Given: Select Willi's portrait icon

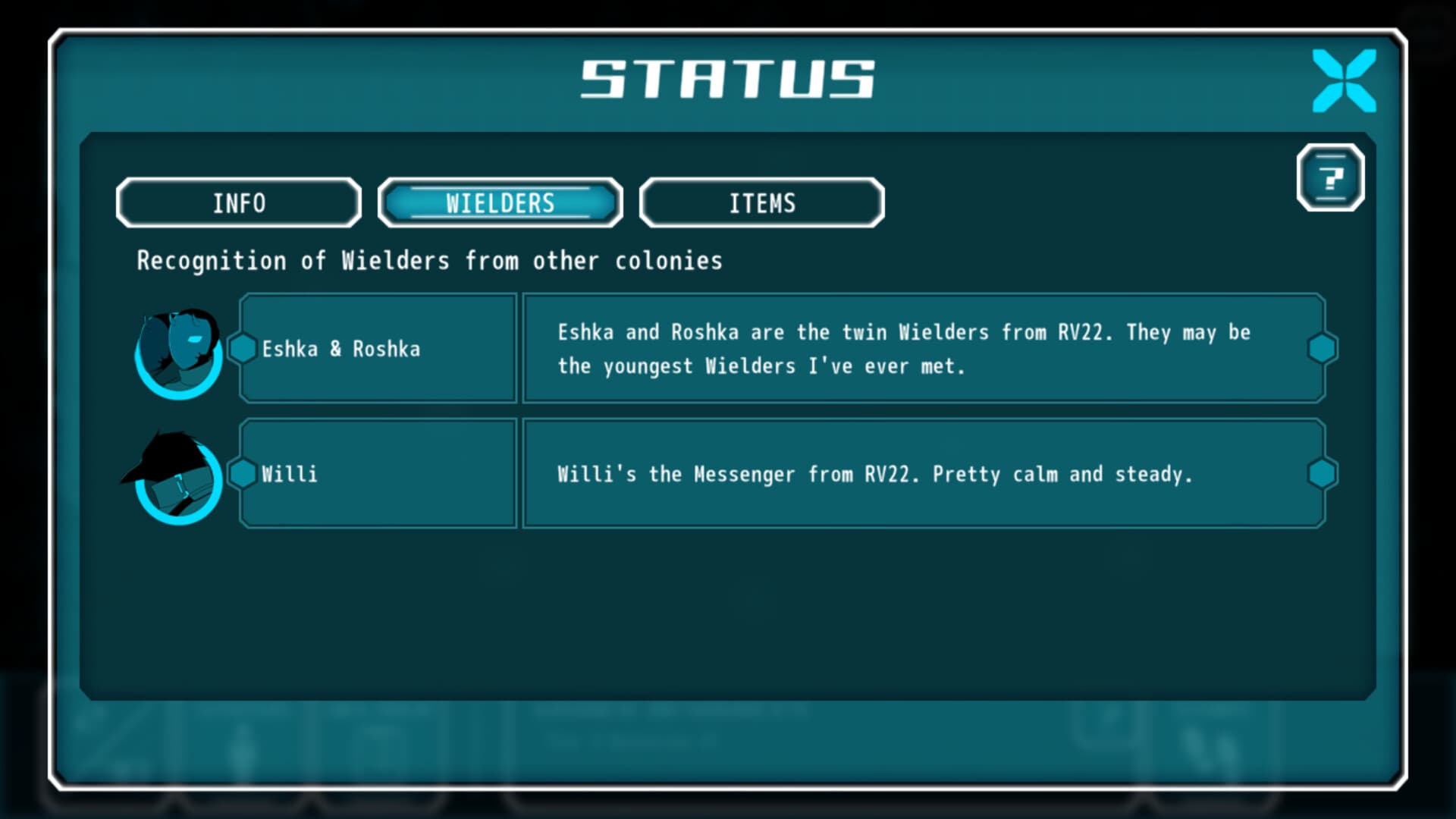Looking at the screenshot, I should point(176,474).
